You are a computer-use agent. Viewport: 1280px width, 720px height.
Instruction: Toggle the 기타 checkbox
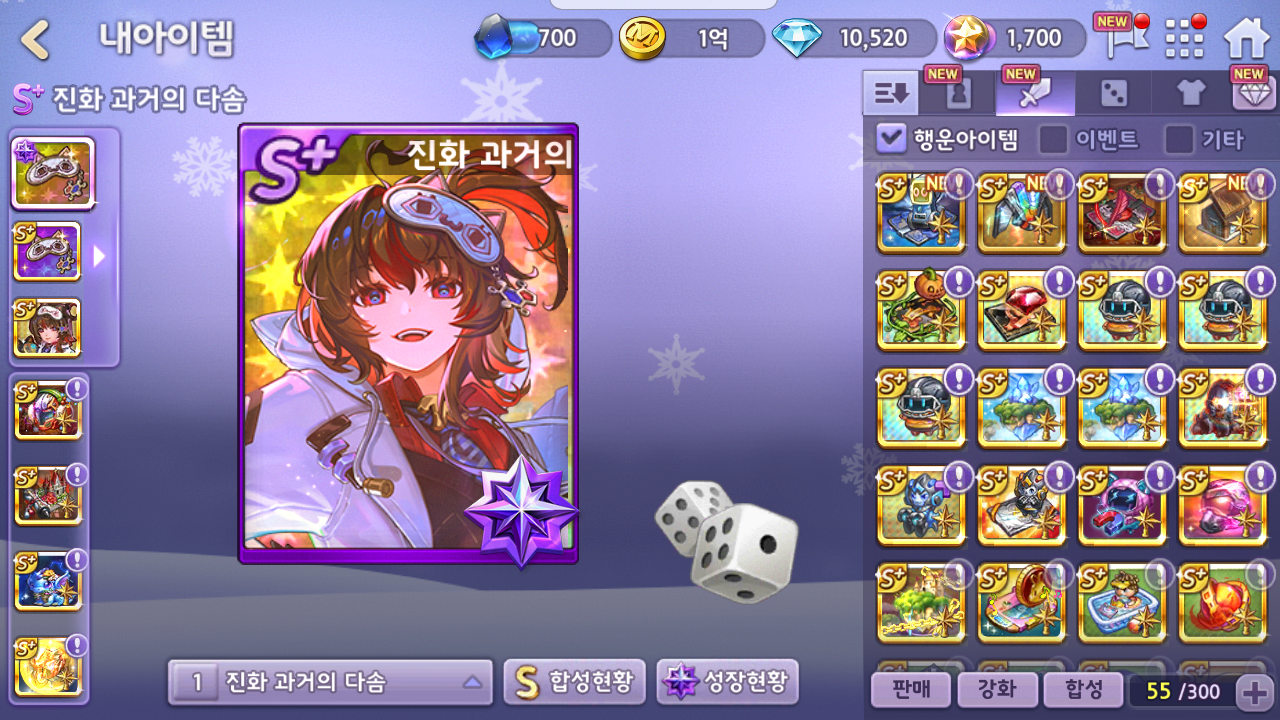coord(1179,139)
